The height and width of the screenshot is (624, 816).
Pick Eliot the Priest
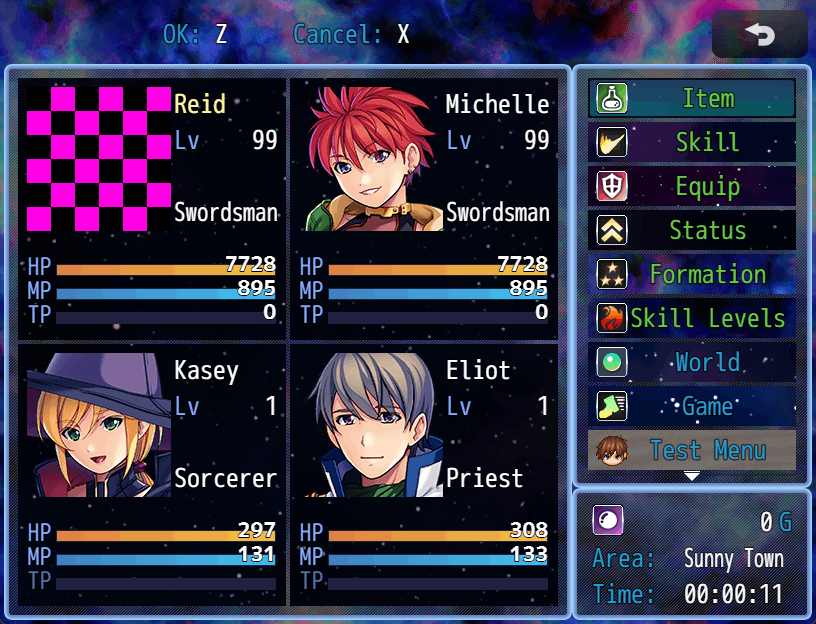tap(424, 474)
